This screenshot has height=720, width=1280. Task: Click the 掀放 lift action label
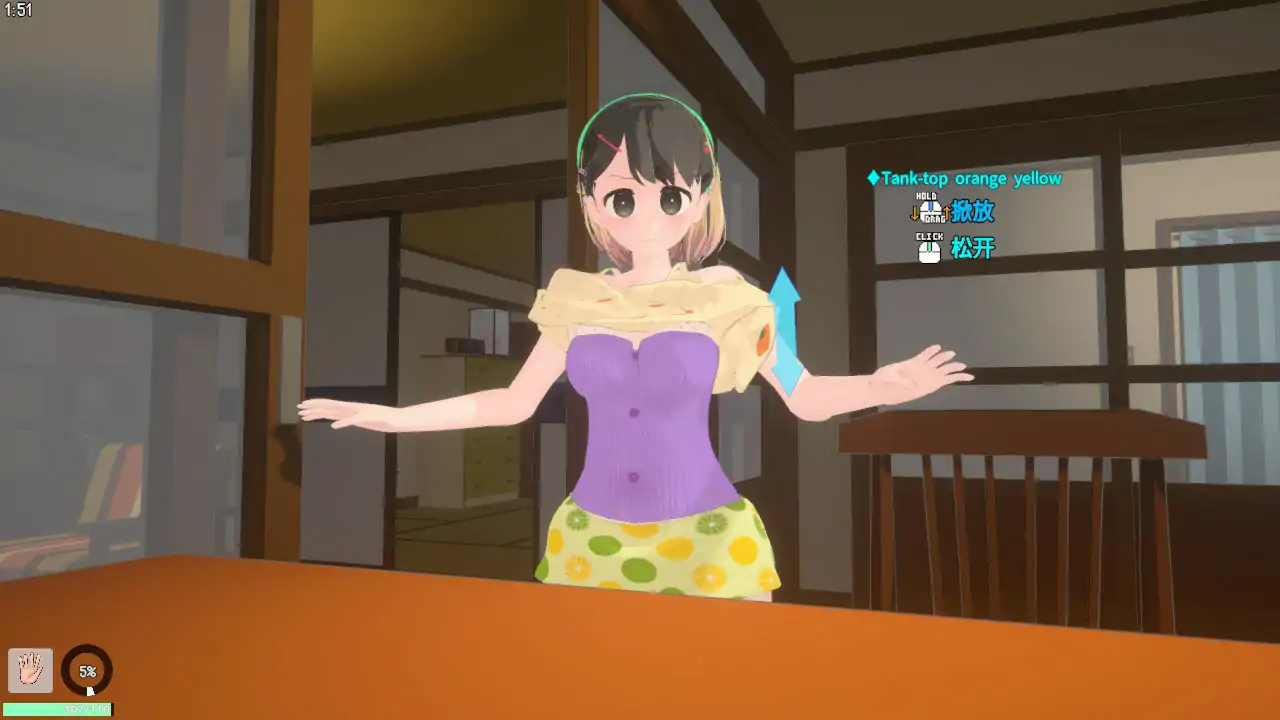point(972,211)
